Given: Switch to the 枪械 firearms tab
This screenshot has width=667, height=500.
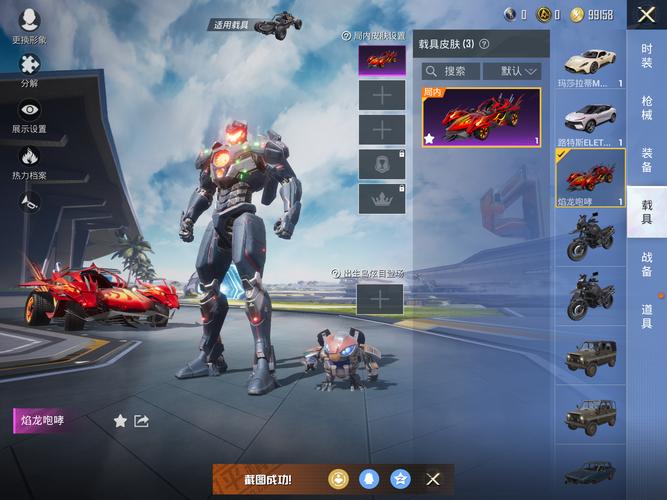Looking at the screenshot, I should [x=646, y=107].
